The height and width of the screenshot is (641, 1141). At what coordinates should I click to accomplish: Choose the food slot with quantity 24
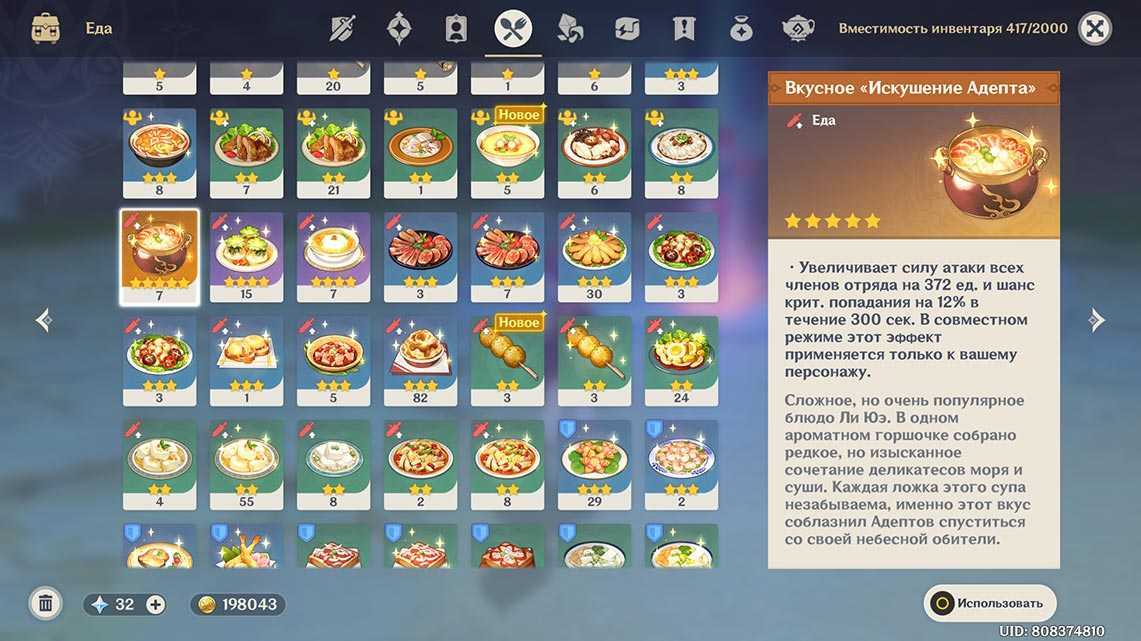681,360
